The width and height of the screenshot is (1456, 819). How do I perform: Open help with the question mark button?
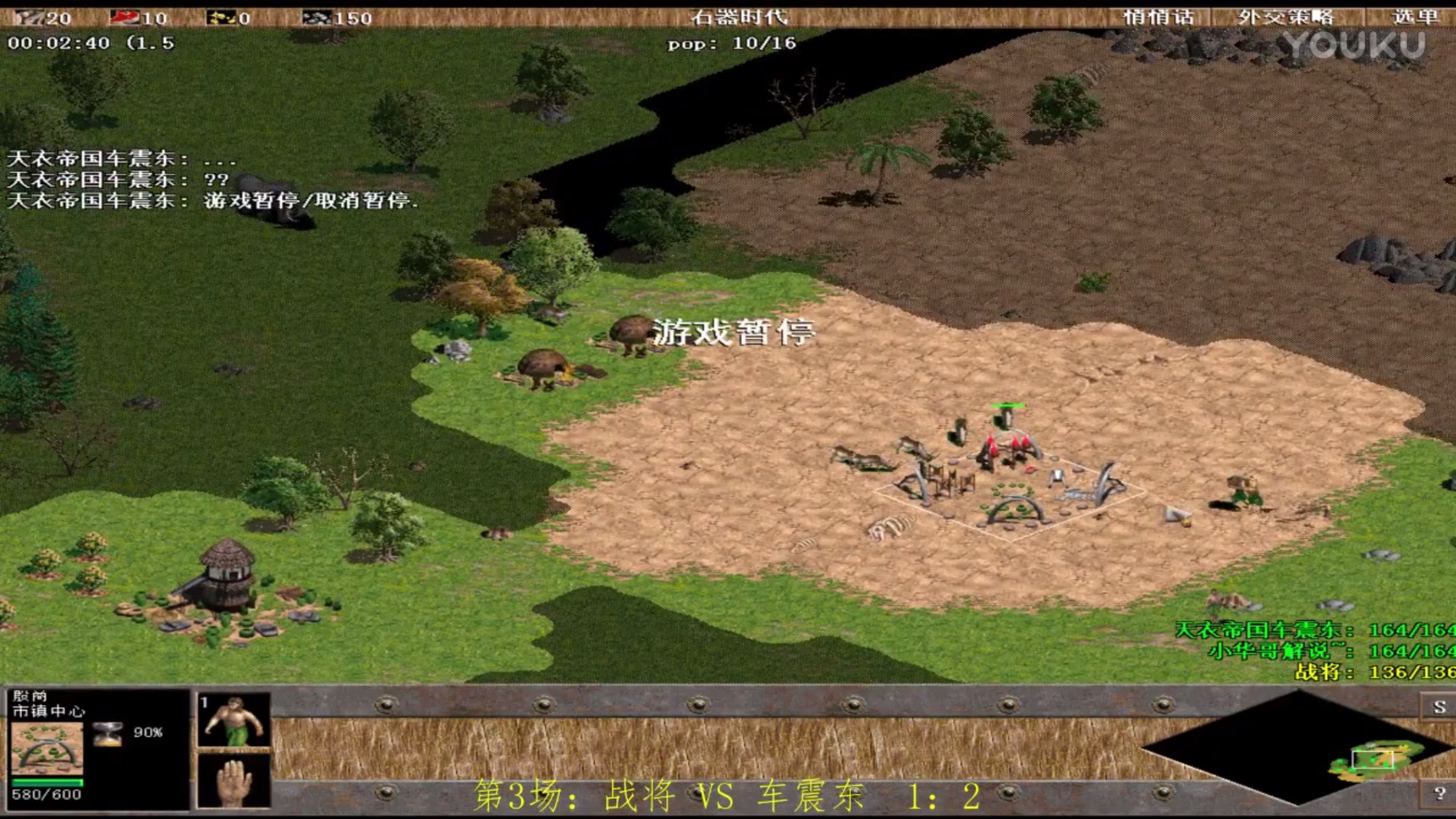tap(1439, 793)
